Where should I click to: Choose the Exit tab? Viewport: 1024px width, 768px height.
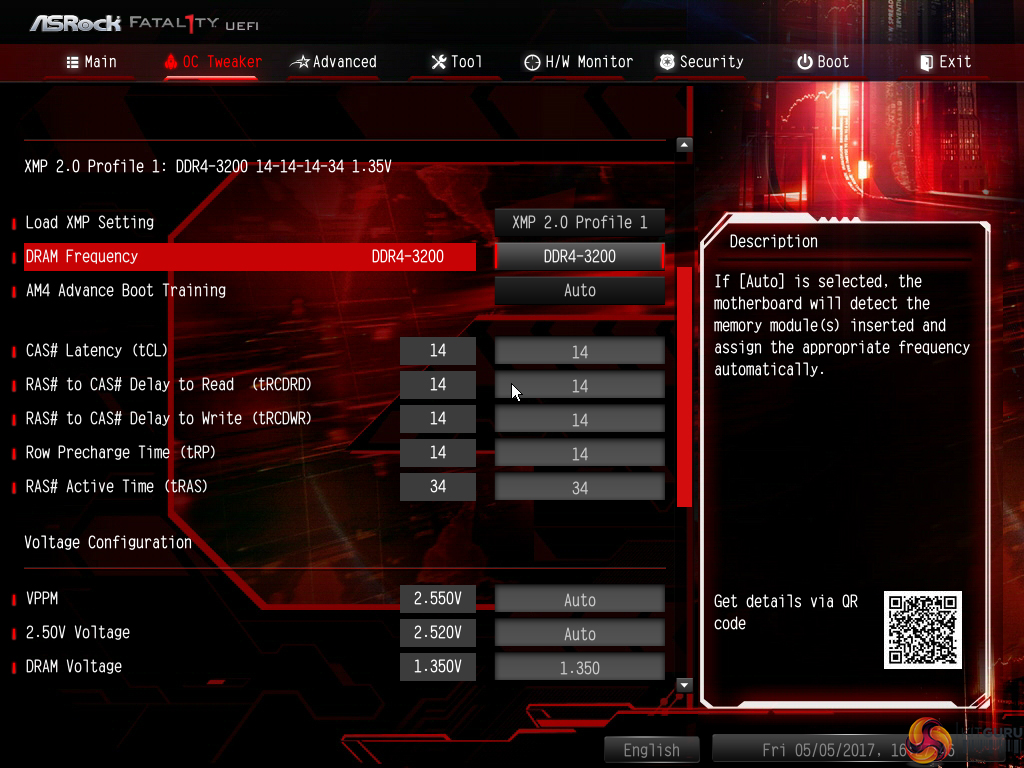click(945, 62)
